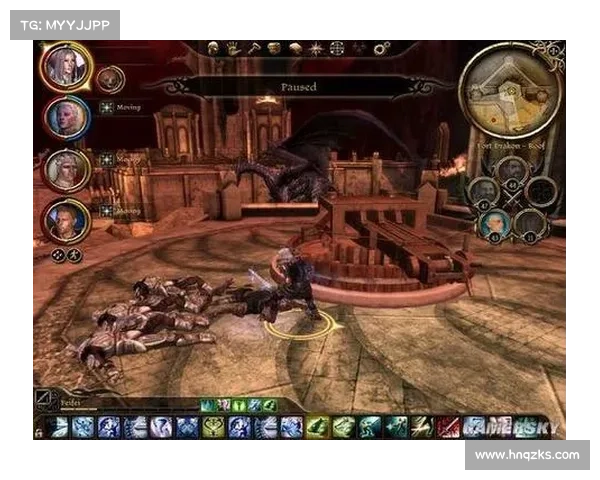Image resolution: width=600 pixels, height=480 pixels.
Task: Click the summoned pet portrait beside leader
Action: pyautogui.click(x=109, y=77)
